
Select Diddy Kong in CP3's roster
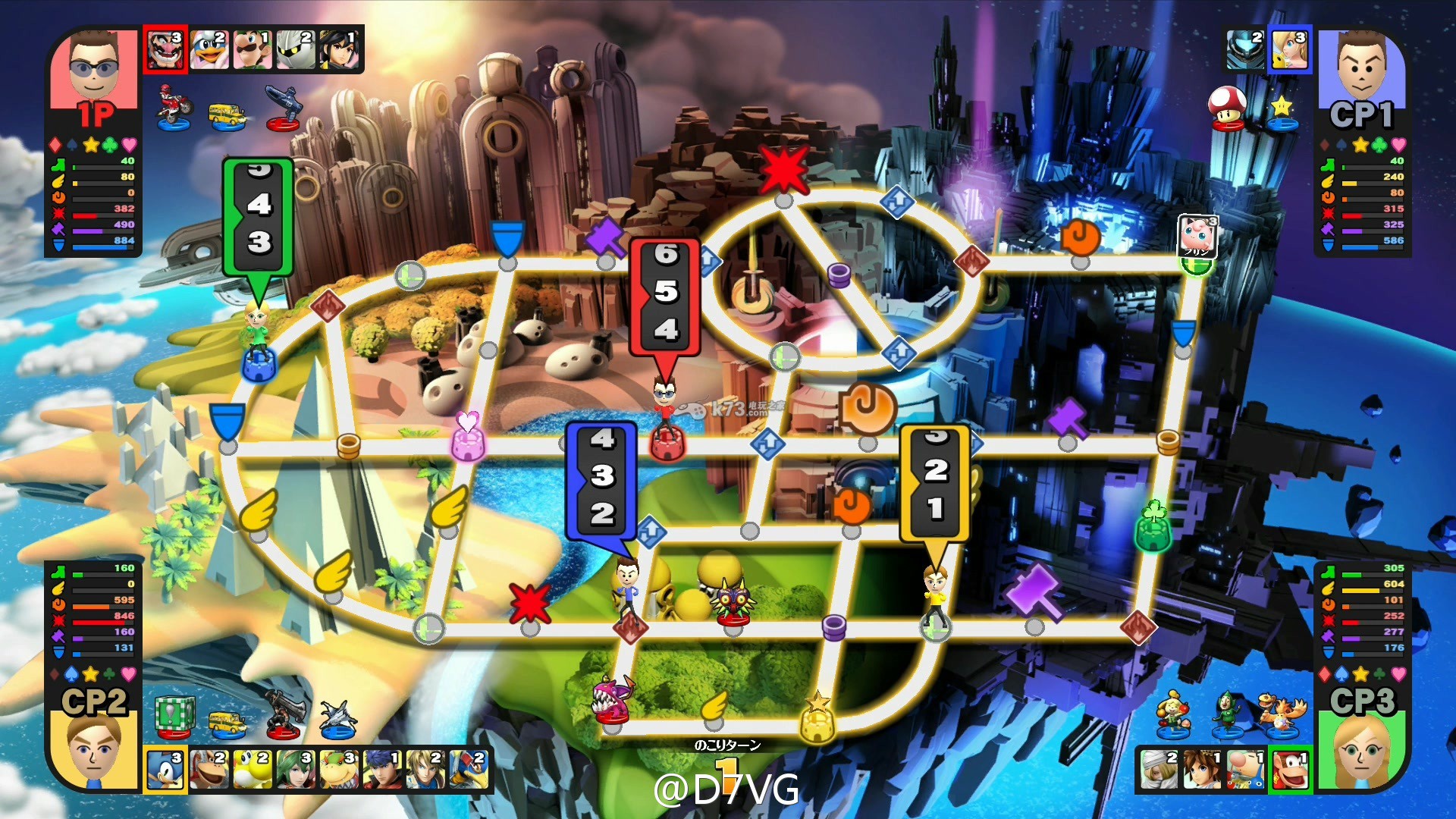(1289, 769)
